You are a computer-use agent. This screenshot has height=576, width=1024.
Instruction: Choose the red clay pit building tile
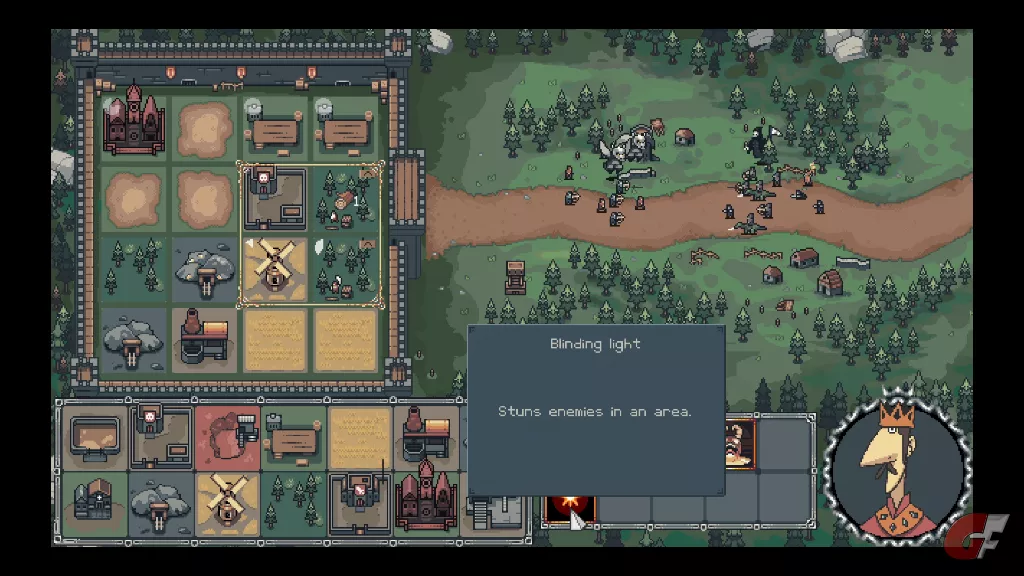click(x=228, y=437)
